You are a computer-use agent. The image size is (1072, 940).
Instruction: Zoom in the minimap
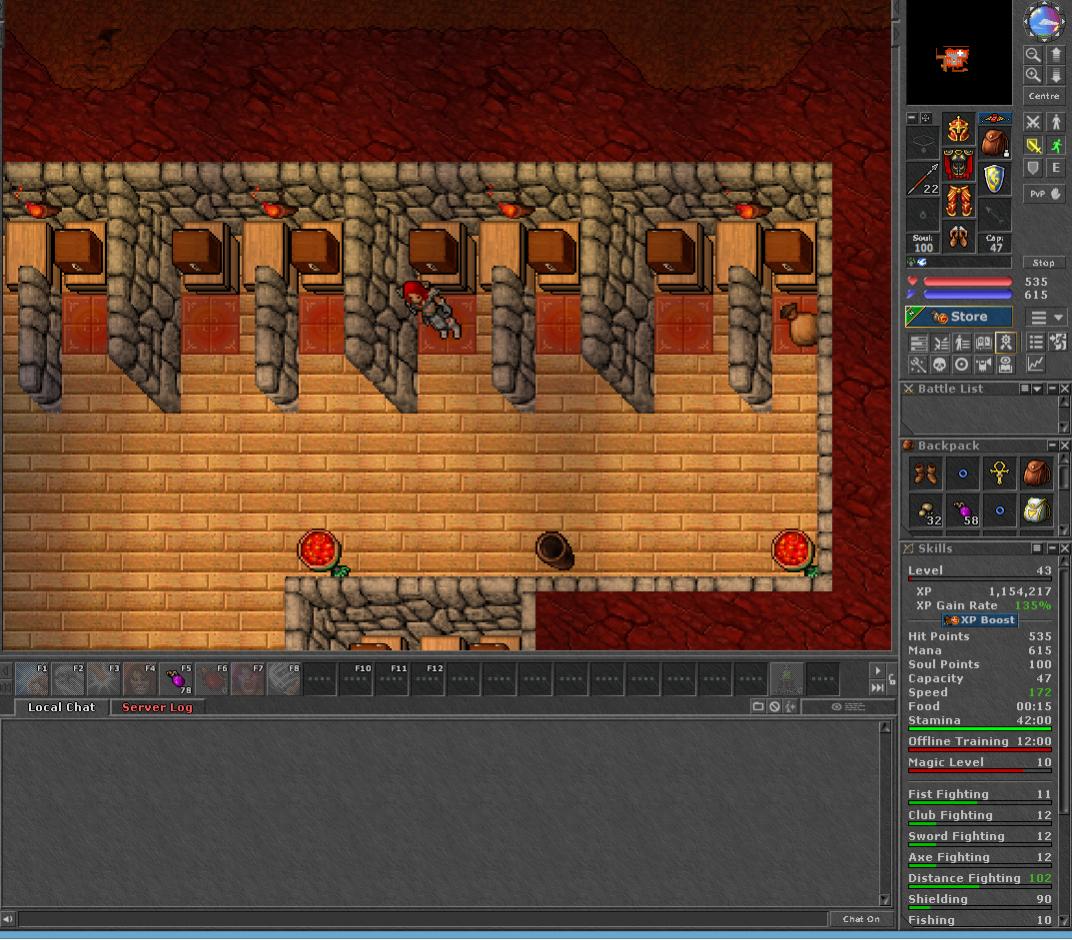coord(1033,76)
